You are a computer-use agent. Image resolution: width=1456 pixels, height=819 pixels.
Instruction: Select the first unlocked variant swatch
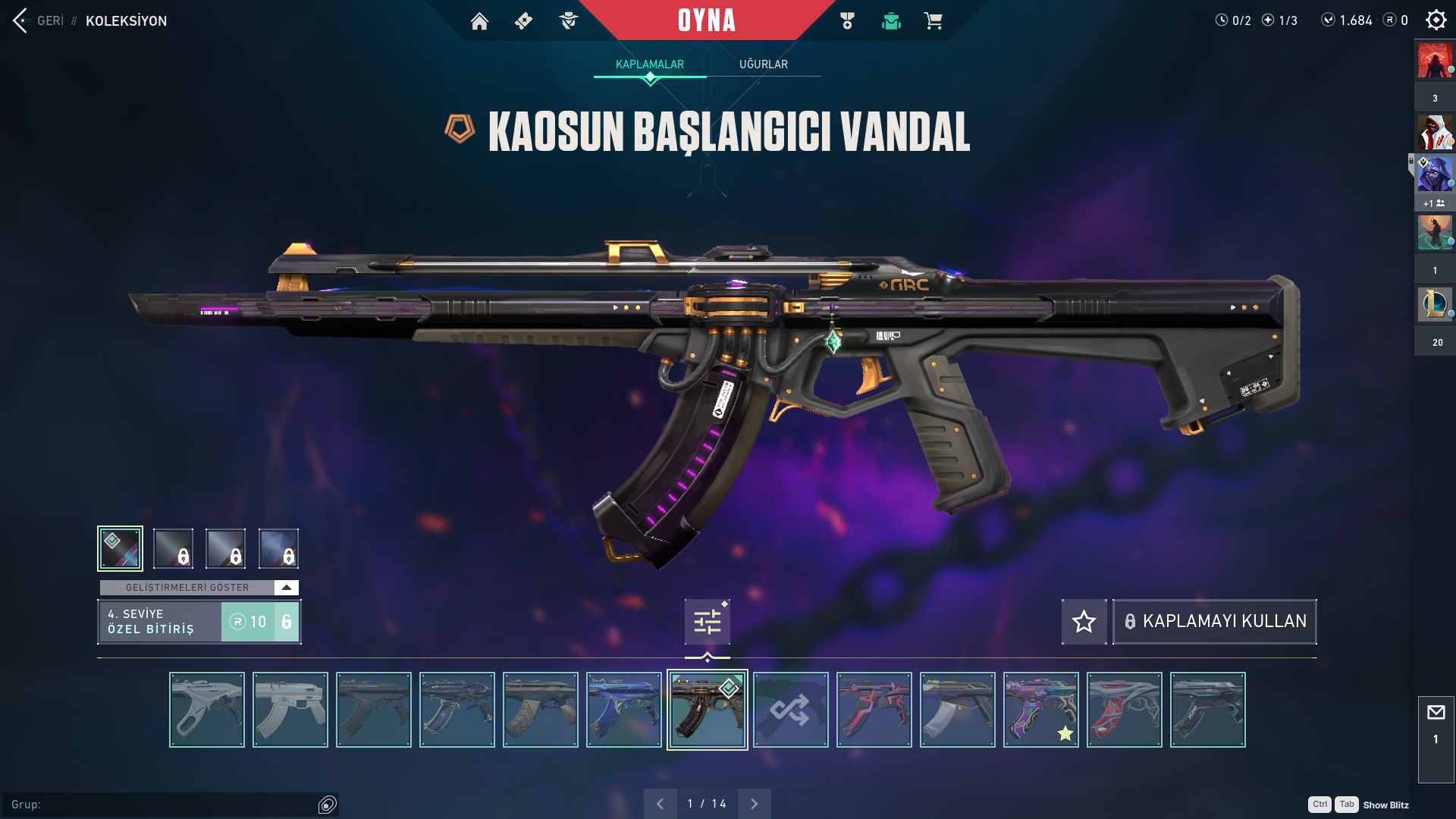(x=120, y=548)
